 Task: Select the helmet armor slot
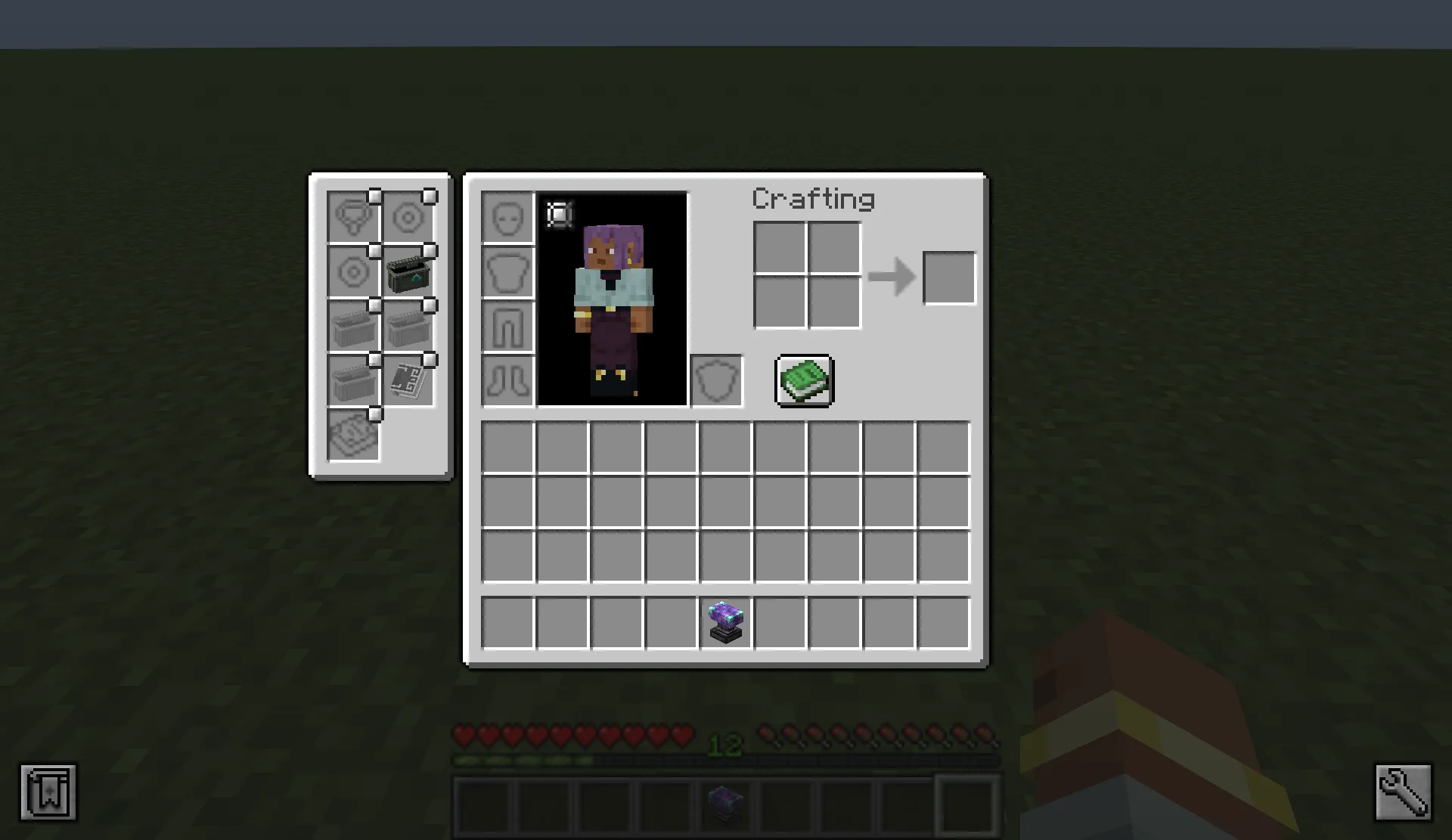507,219
